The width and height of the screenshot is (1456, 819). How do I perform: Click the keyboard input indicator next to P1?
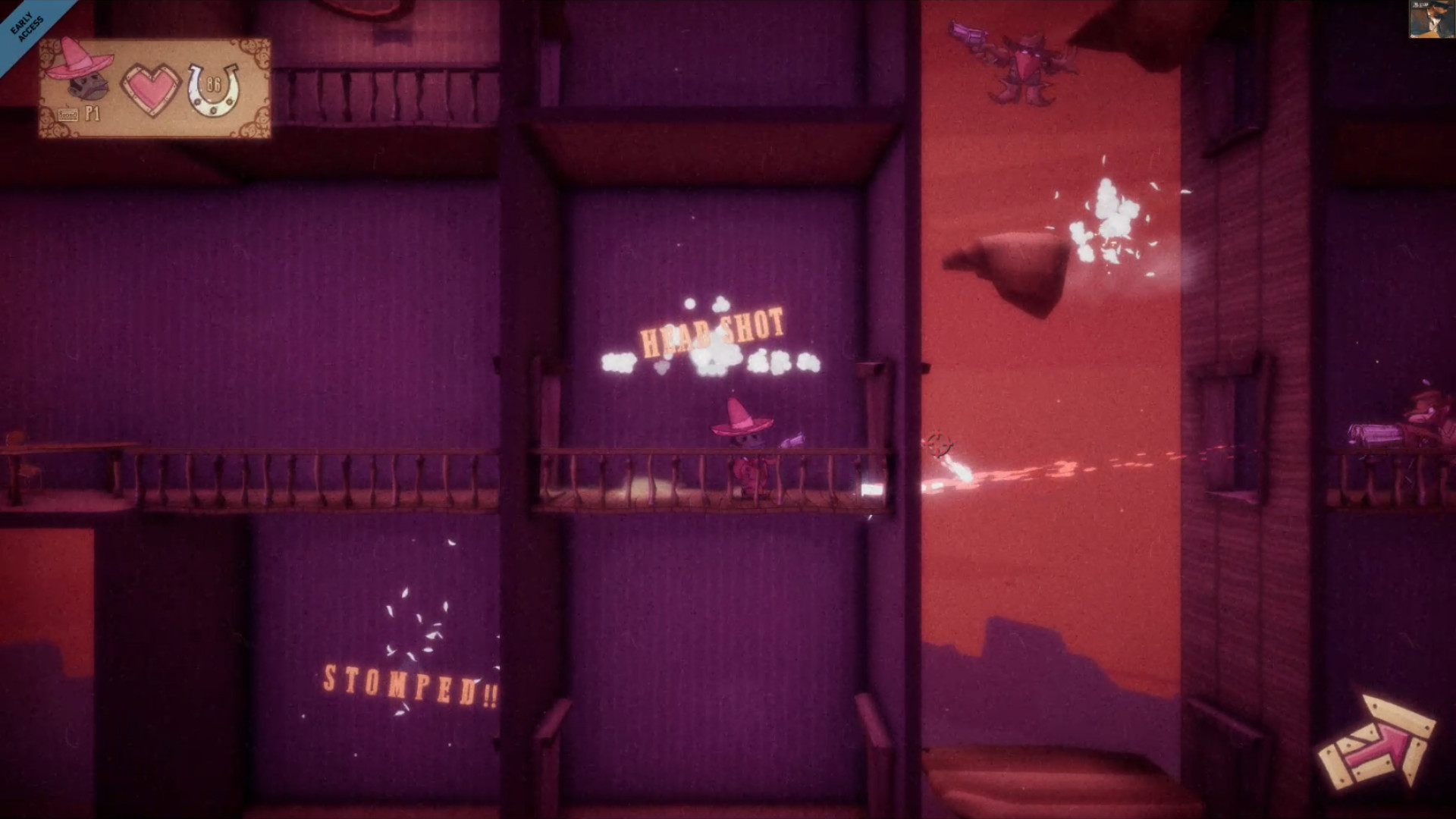click(x=67, y=112)
